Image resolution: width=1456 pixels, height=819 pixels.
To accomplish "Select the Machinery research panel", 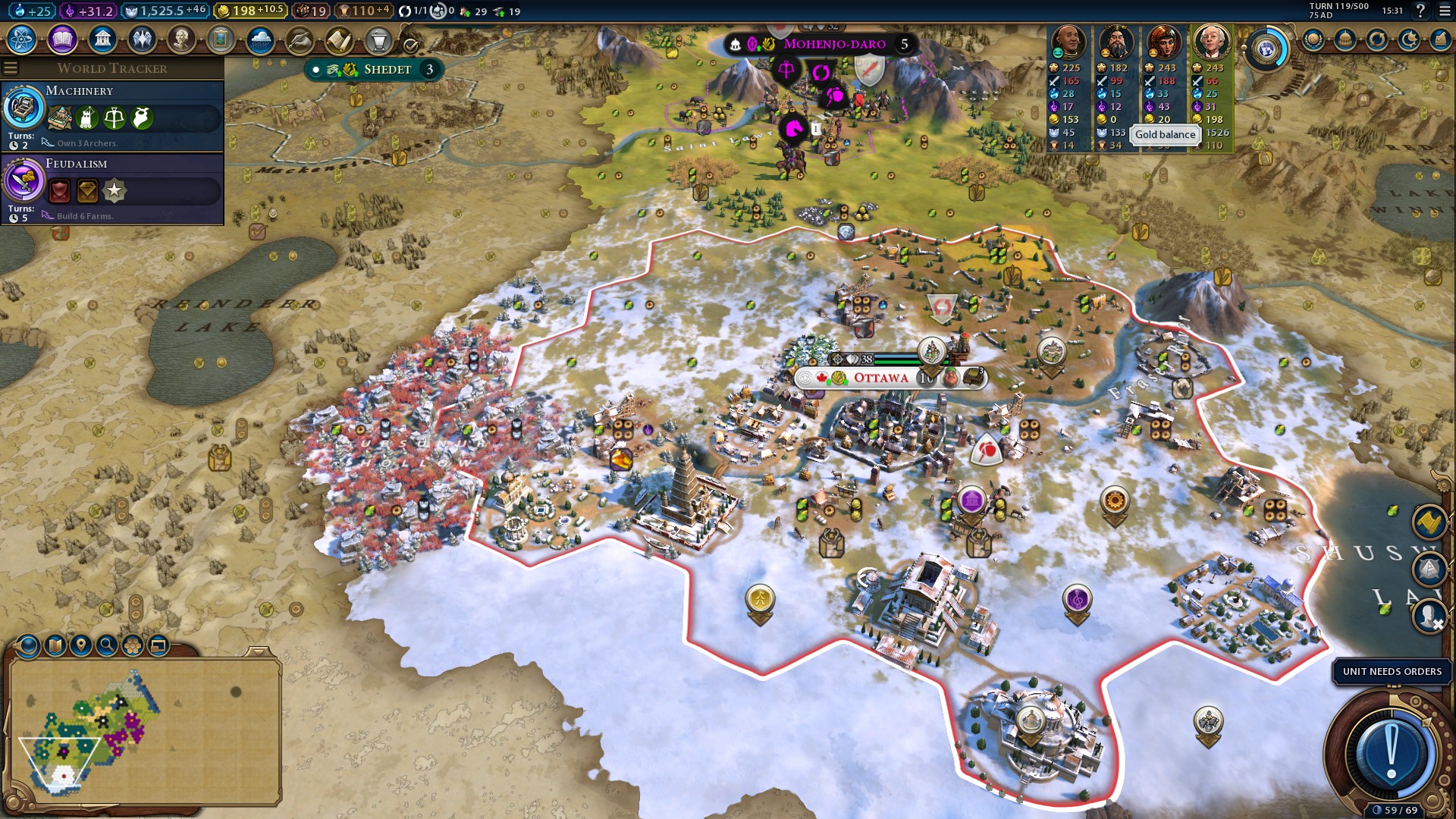I will (112, 116).
